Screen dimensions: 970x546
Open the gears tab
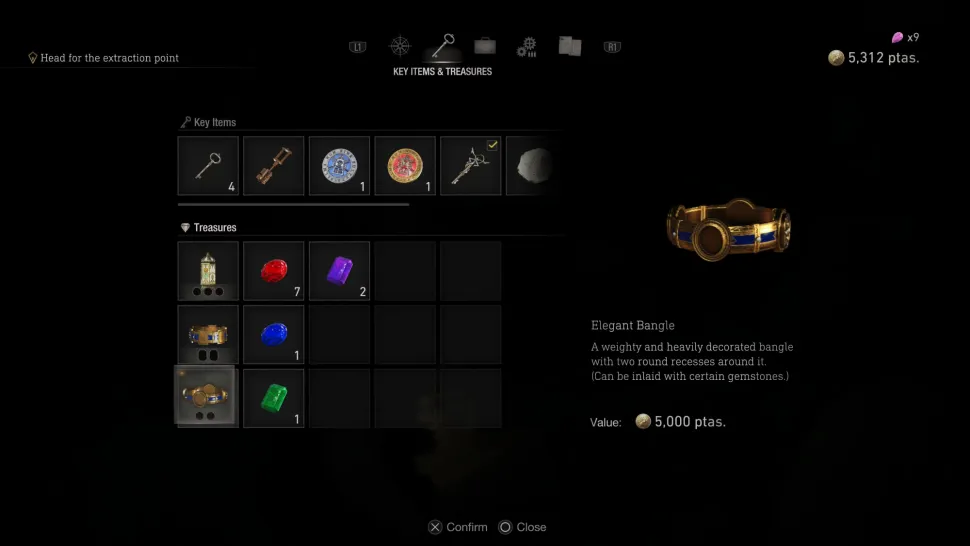pos(527,46)
